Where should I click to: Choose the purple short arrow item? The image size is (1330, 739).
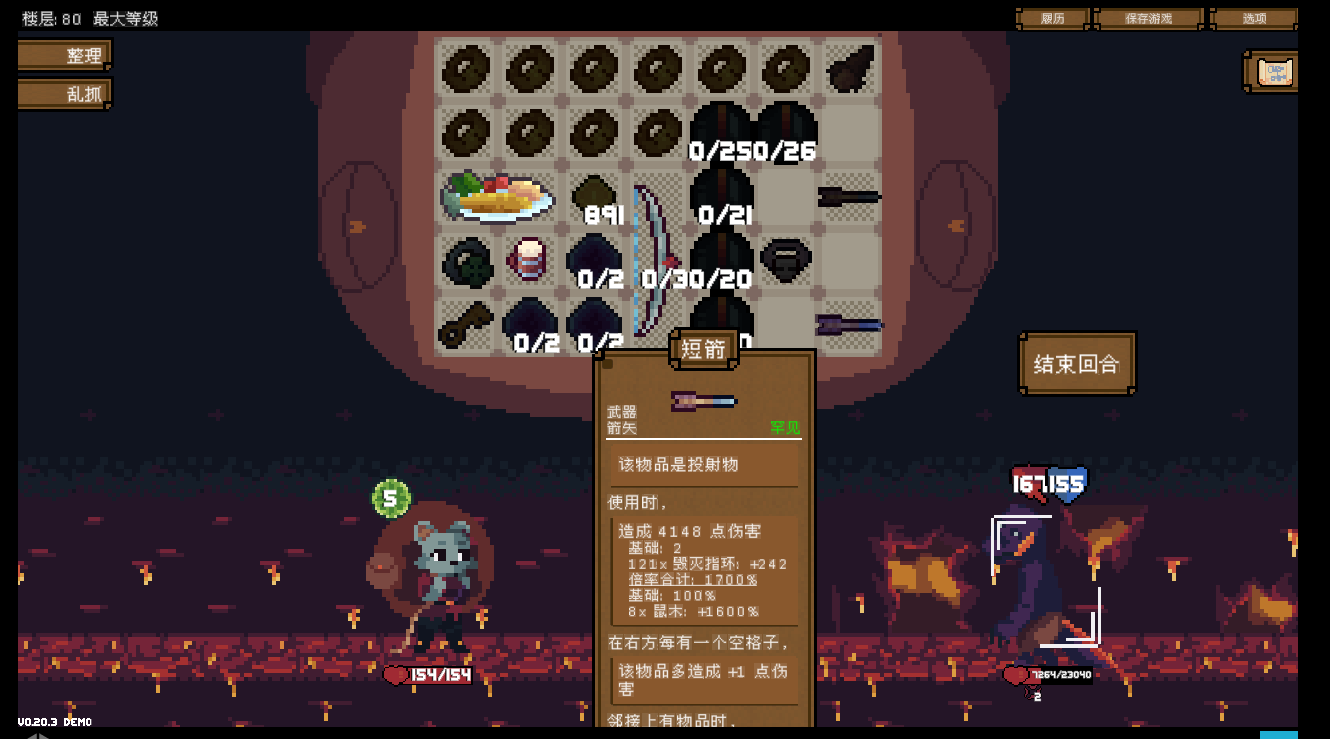tap(849, 324)
